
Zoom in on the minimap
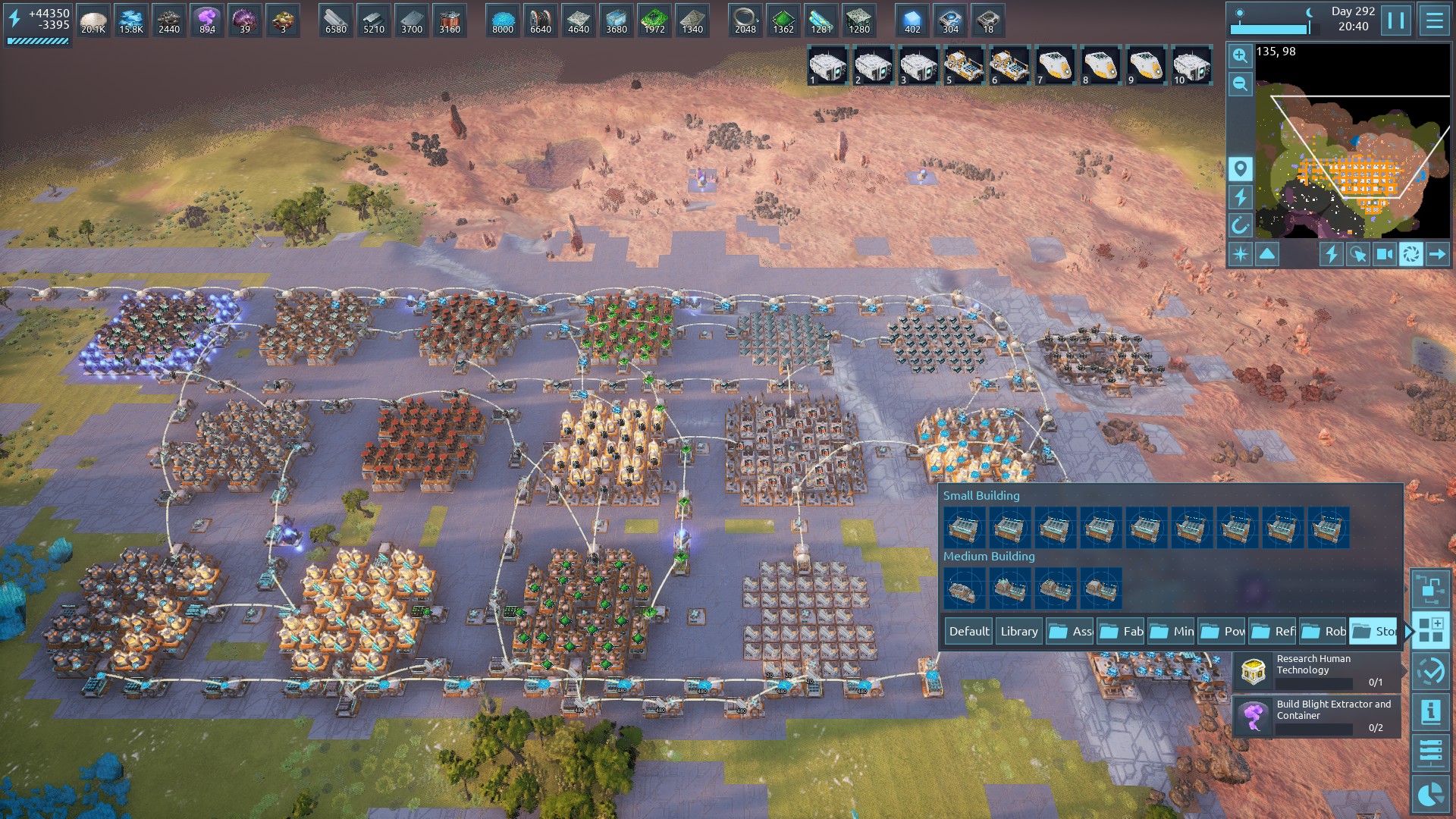pyautogui.click(x=1240, y=55)
